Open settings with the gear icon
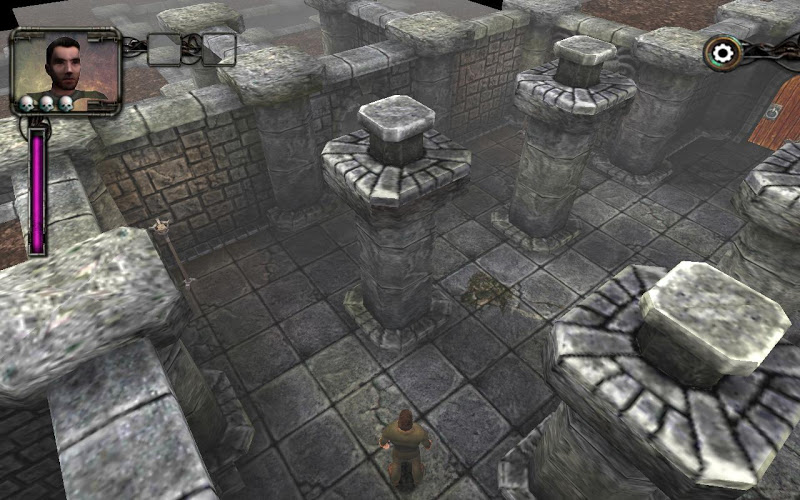Screen dimensions: 800x500 [x=722, y=51]
